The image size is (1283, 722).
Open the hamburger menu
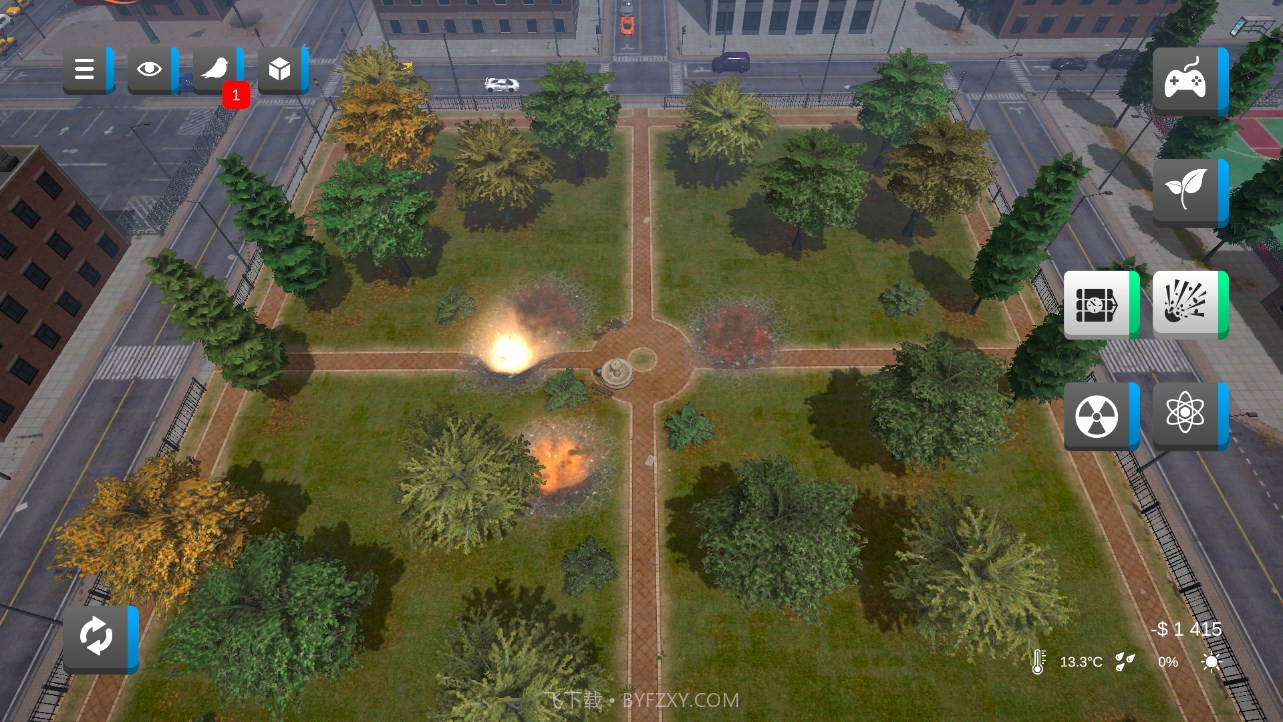pos(86,70)
